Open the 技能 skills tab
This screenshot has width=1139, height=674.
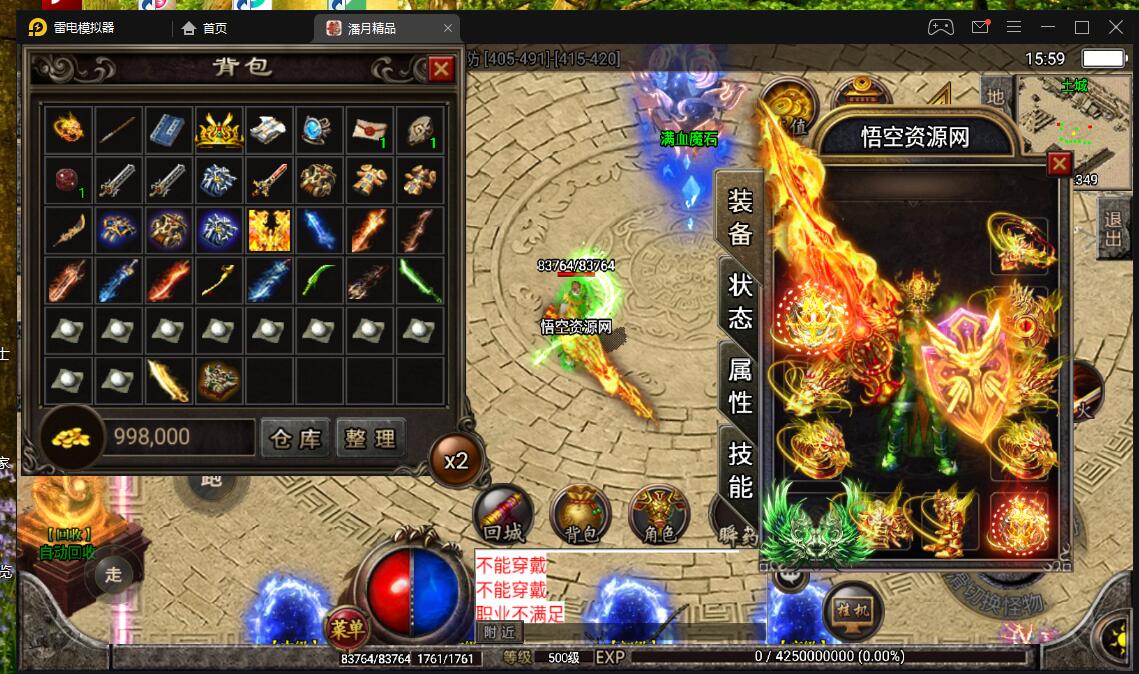coord(740,470)
